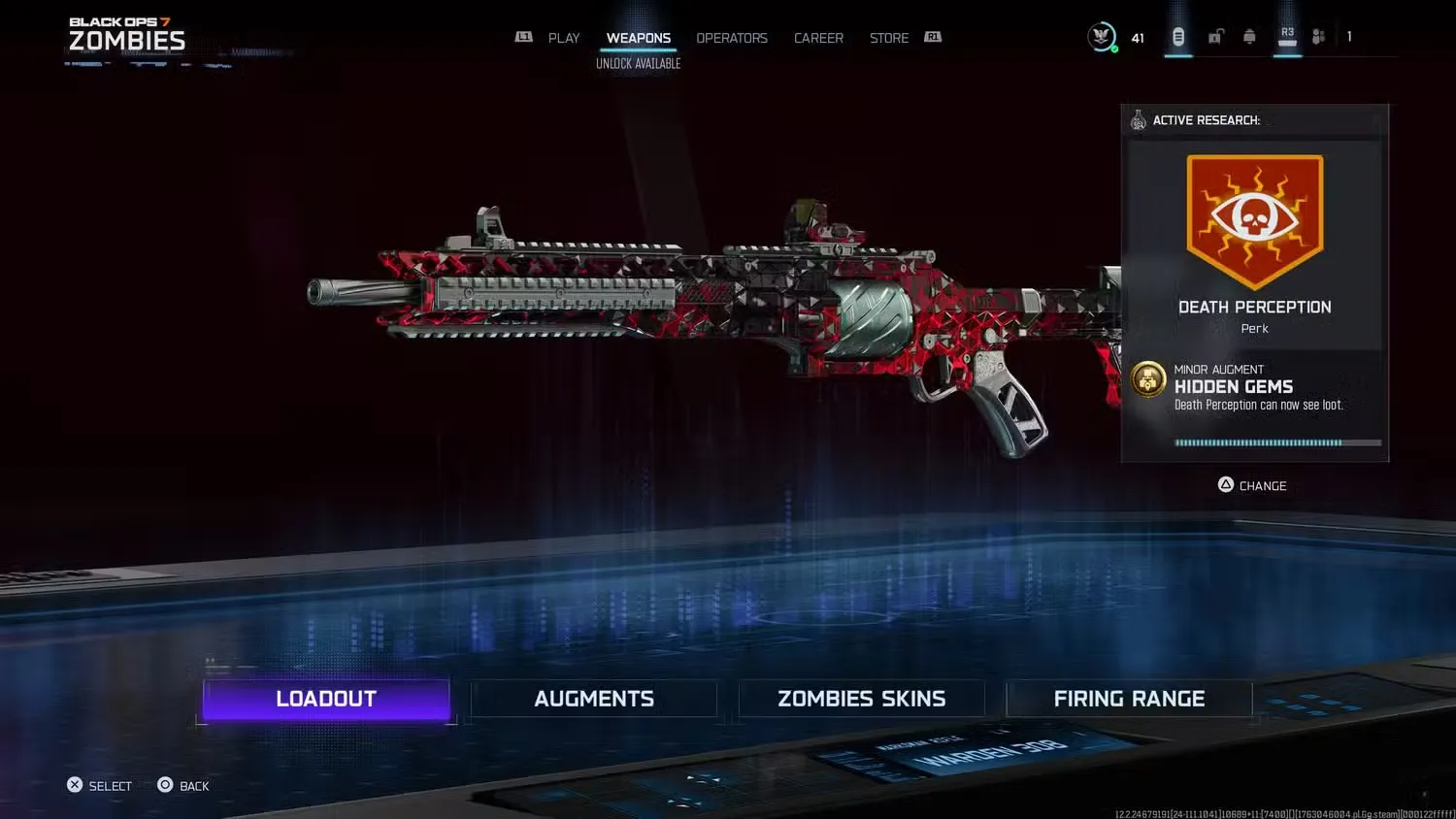Open Zombies Skins
This screenshot has width=1456, height=819.
(861, 699)
